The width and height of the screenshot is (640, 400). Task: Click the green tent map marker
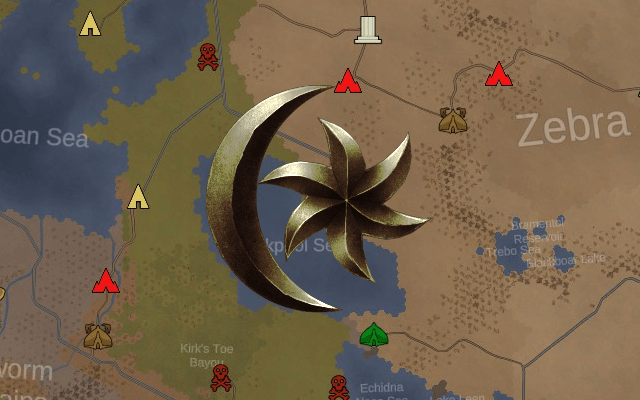click(374, 335)
